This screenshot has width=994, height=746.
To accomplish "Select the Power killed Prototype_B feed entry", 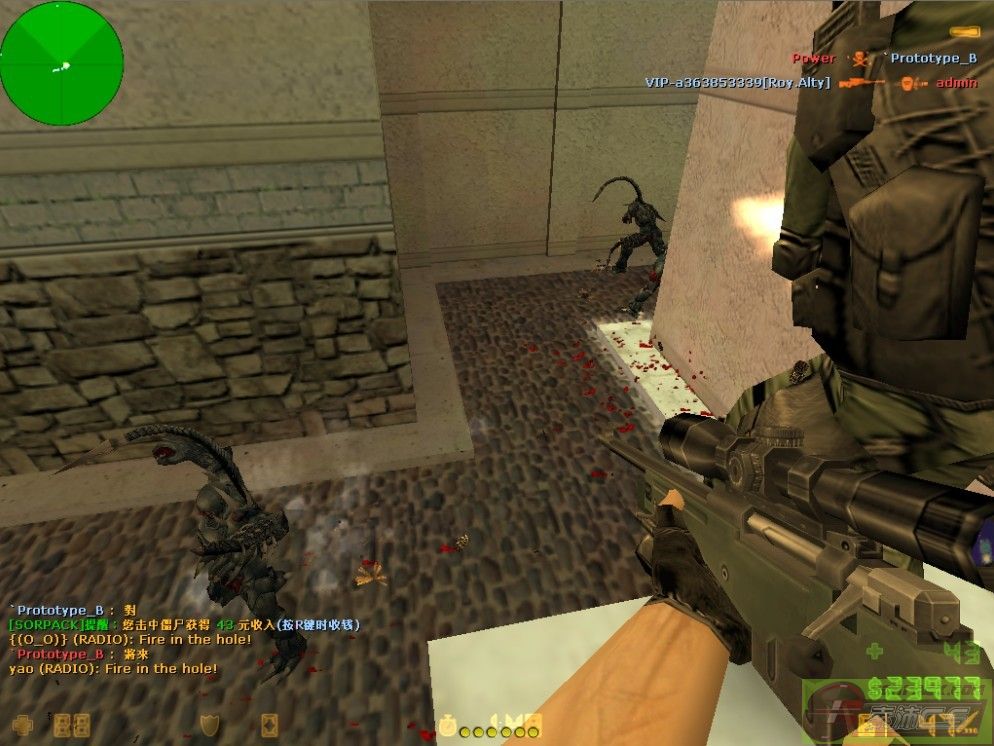I will coord(884,58).
